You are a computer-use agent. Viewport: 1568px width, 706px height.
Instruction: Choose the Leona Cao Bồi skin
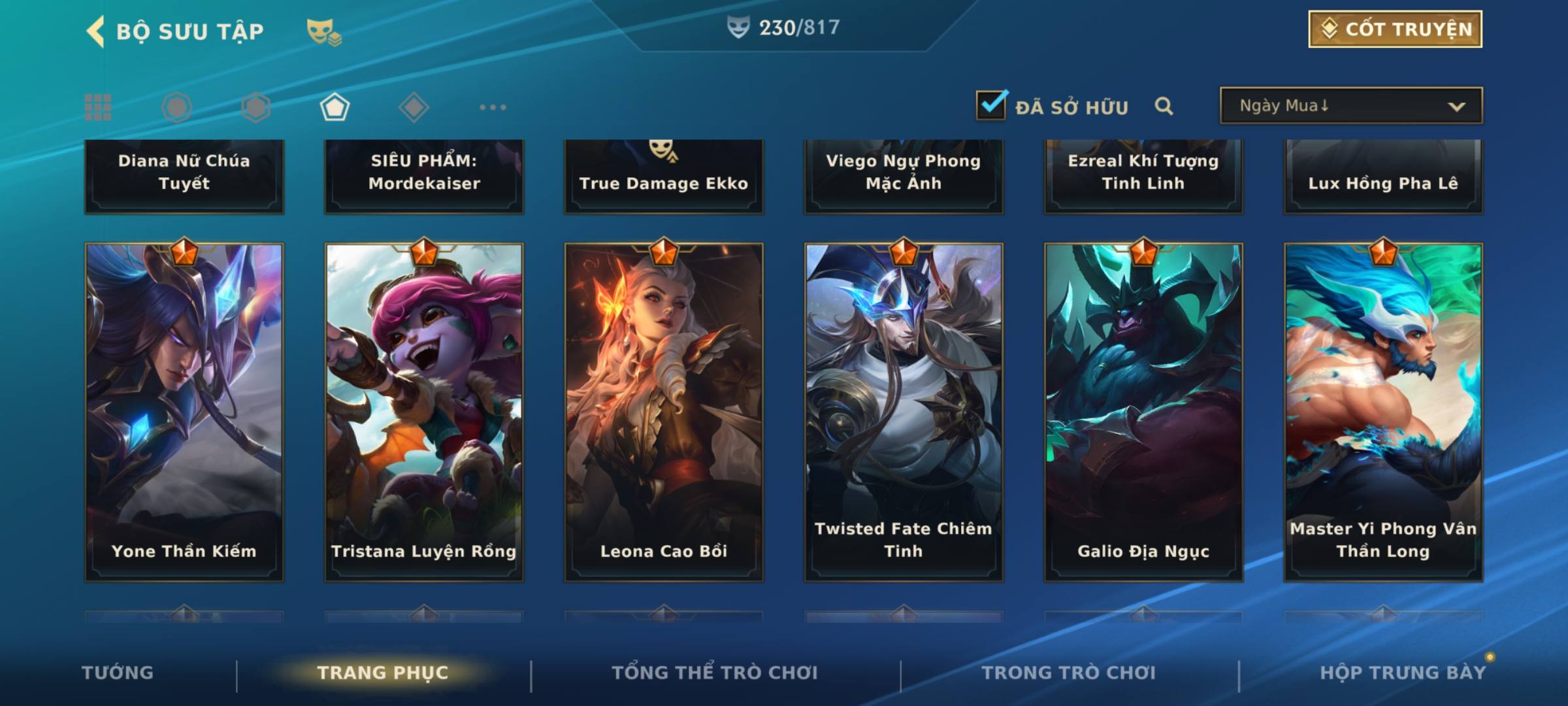pyautogui.click(x=664, y=412)
